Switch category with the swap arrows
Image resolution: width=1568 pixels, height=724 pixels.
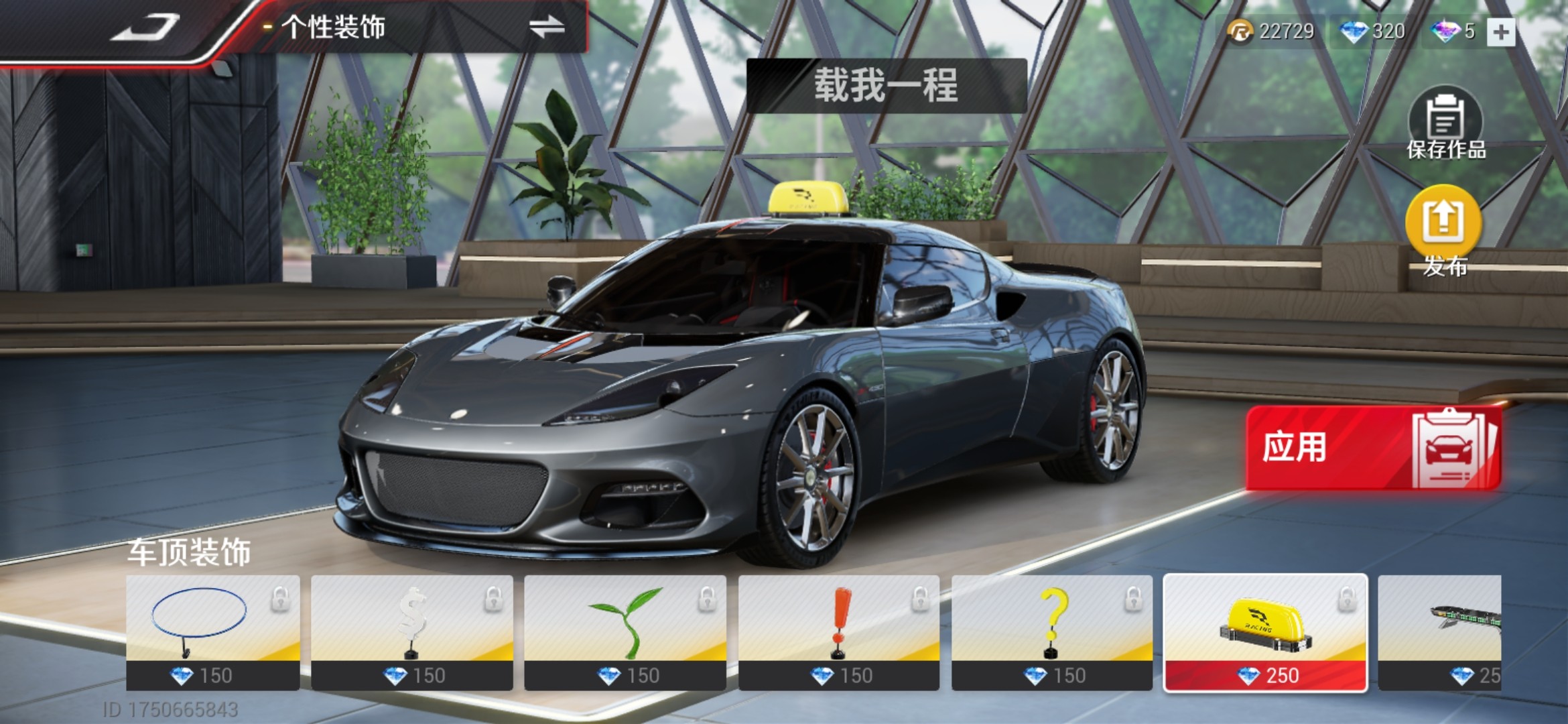pos(546,28)
